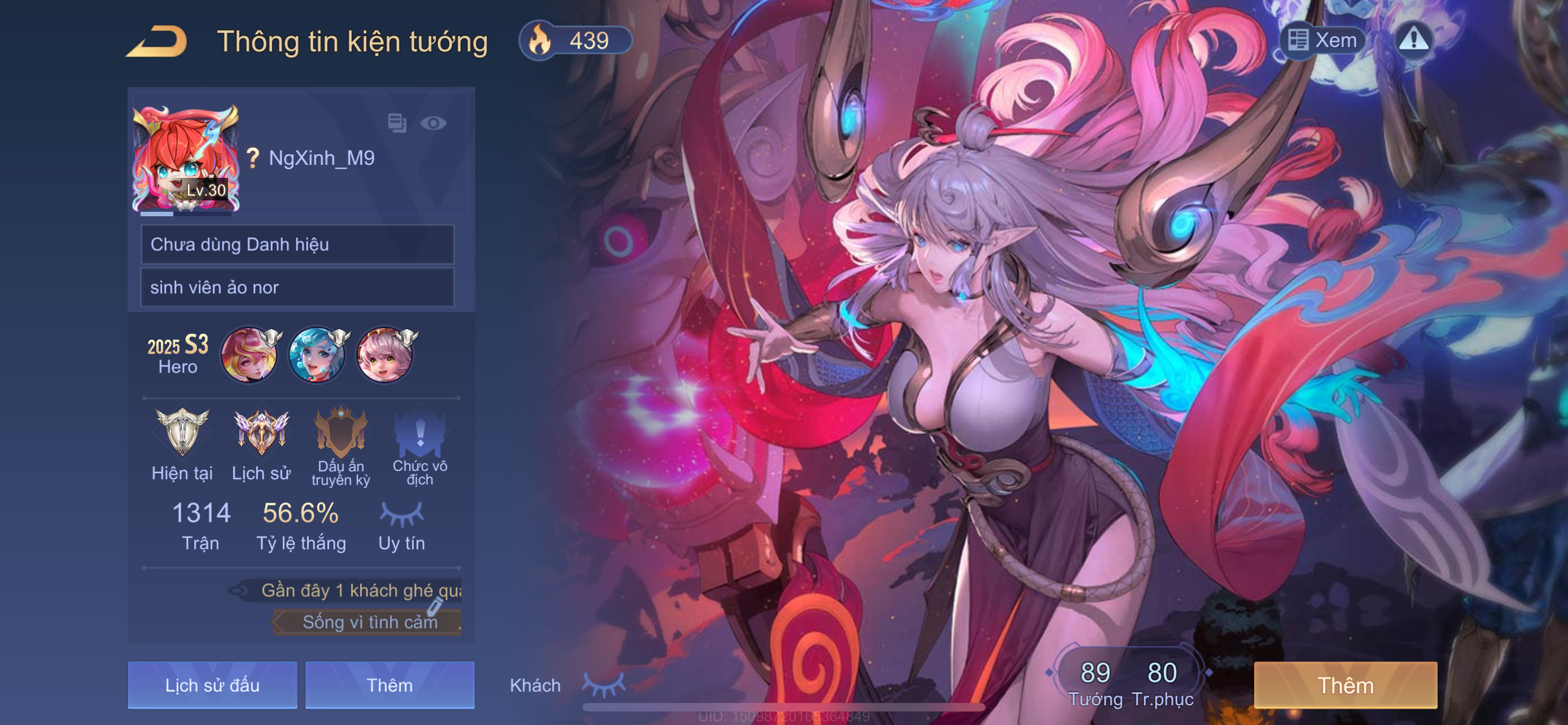The height and width of the screenshot is (725, 1568).
Task: View the Gần đây khách ghé qua visitors
Action: click(x=353, y=591)
